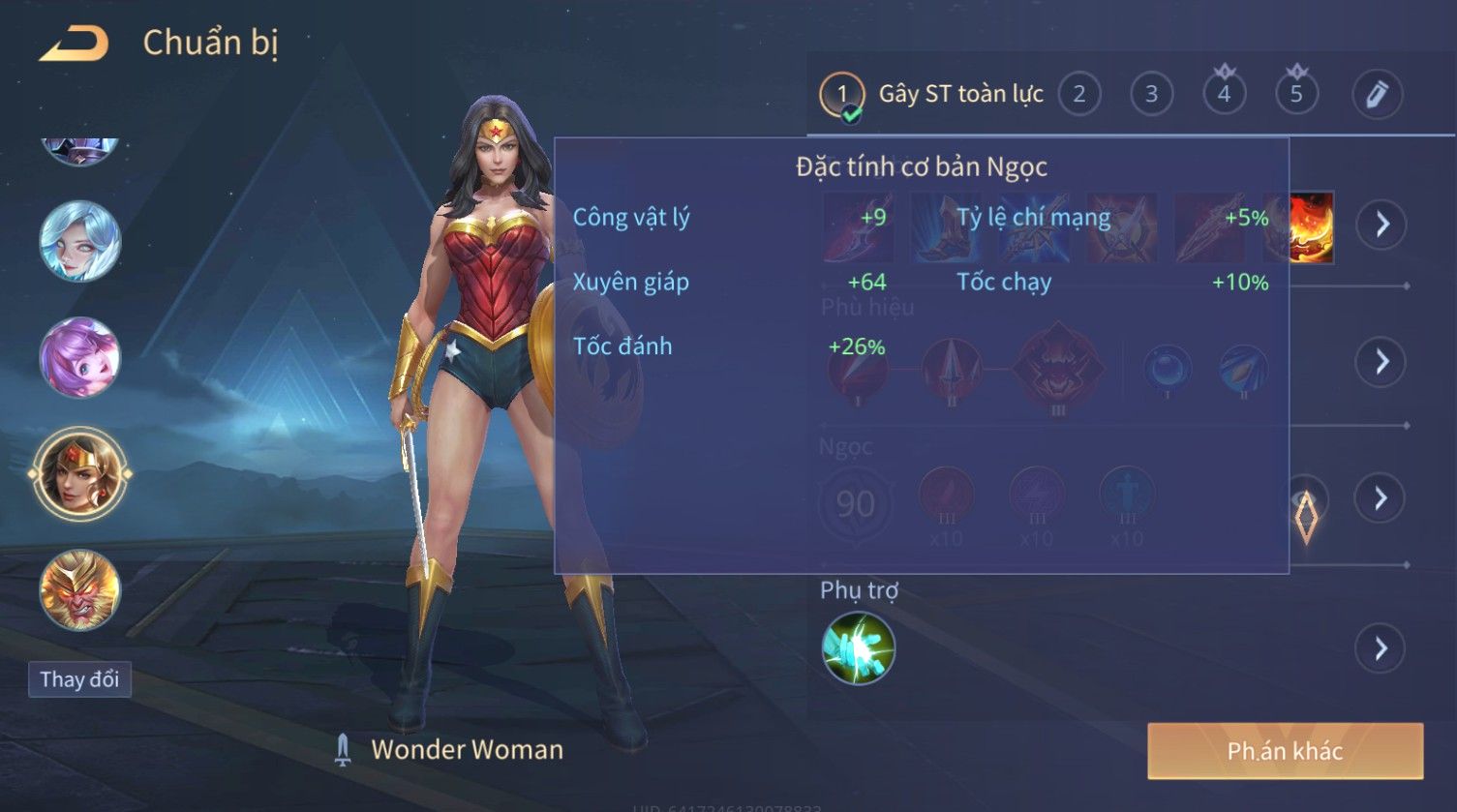Toggle the eye icon above the diamond
The width and height of the screenshot is (1457, 812).
click(x=1306, y=497)
